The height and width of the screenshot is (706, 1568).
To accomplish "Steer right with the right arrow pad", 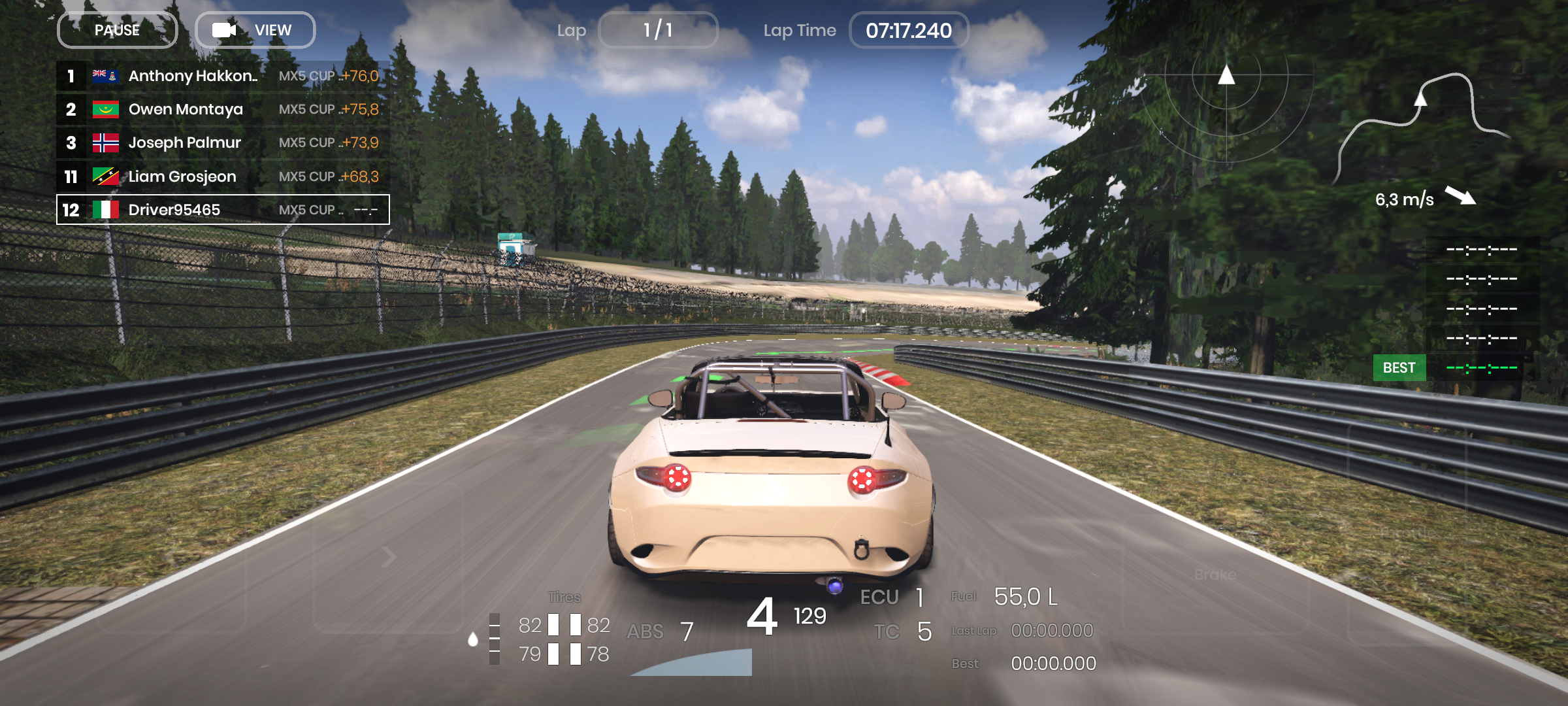I will [x=388, y=557].
